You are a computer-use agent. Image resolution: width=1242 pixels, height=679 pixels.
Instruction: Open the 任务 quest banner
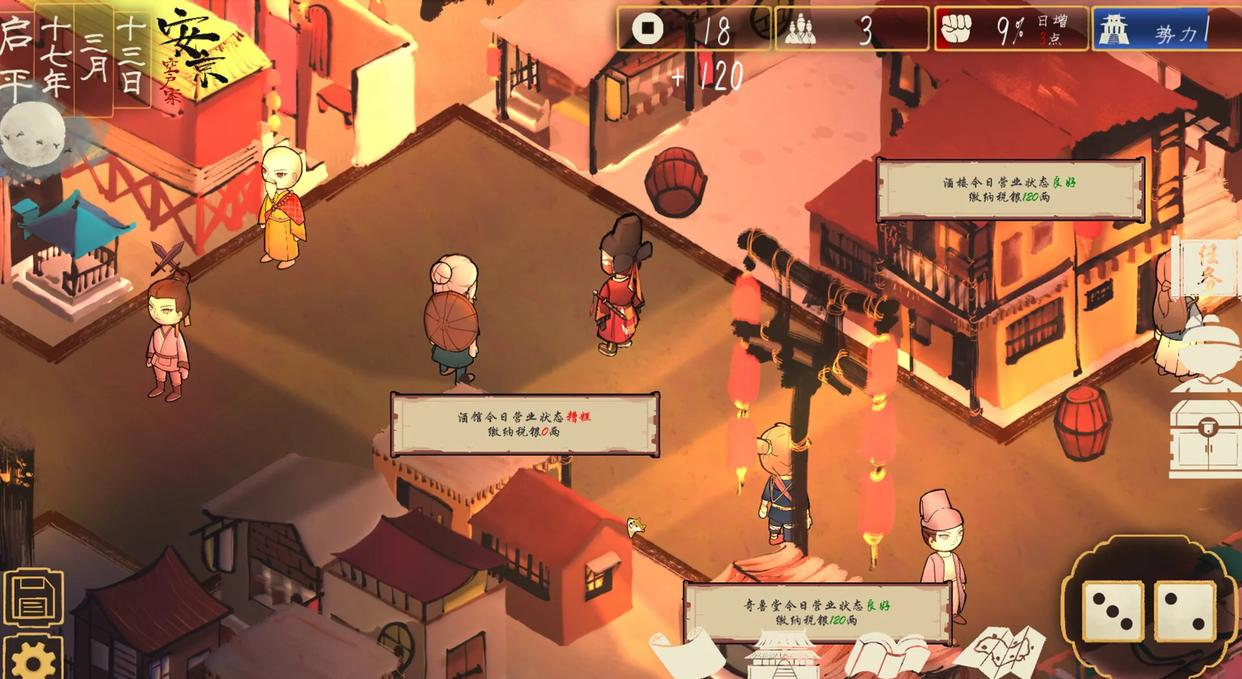1208,268
